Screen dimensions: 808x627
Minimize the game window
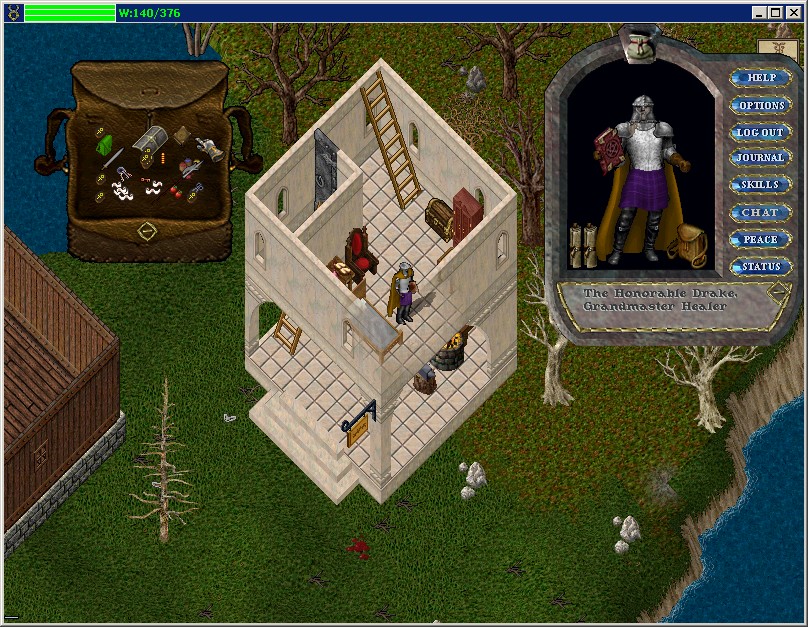click(760, 13)
